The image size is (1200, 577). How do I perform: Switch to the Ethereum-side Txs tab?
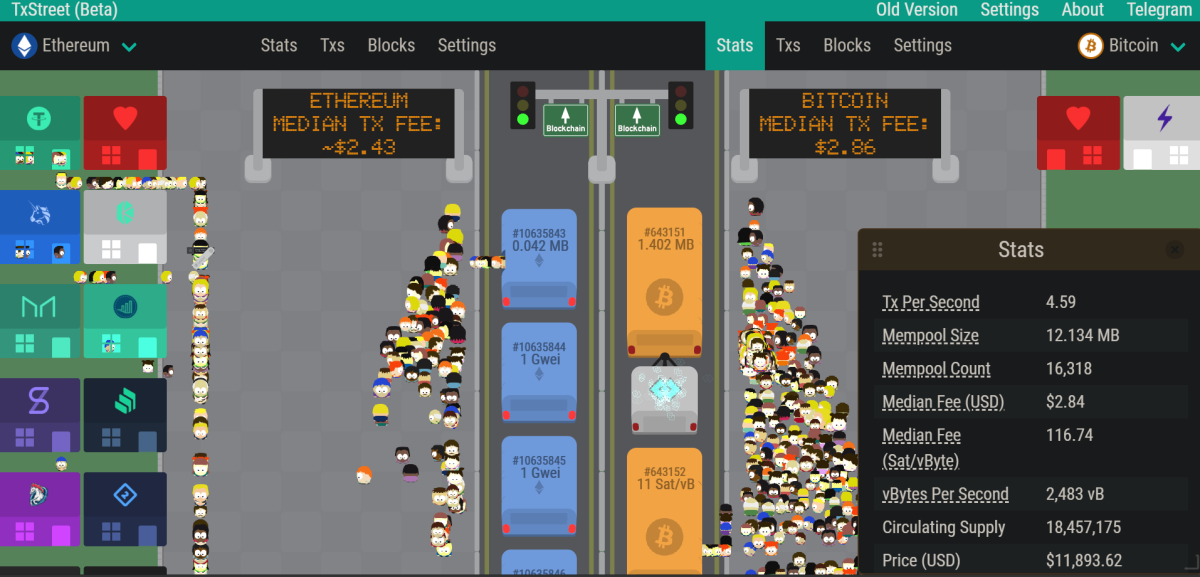(332, 46)
